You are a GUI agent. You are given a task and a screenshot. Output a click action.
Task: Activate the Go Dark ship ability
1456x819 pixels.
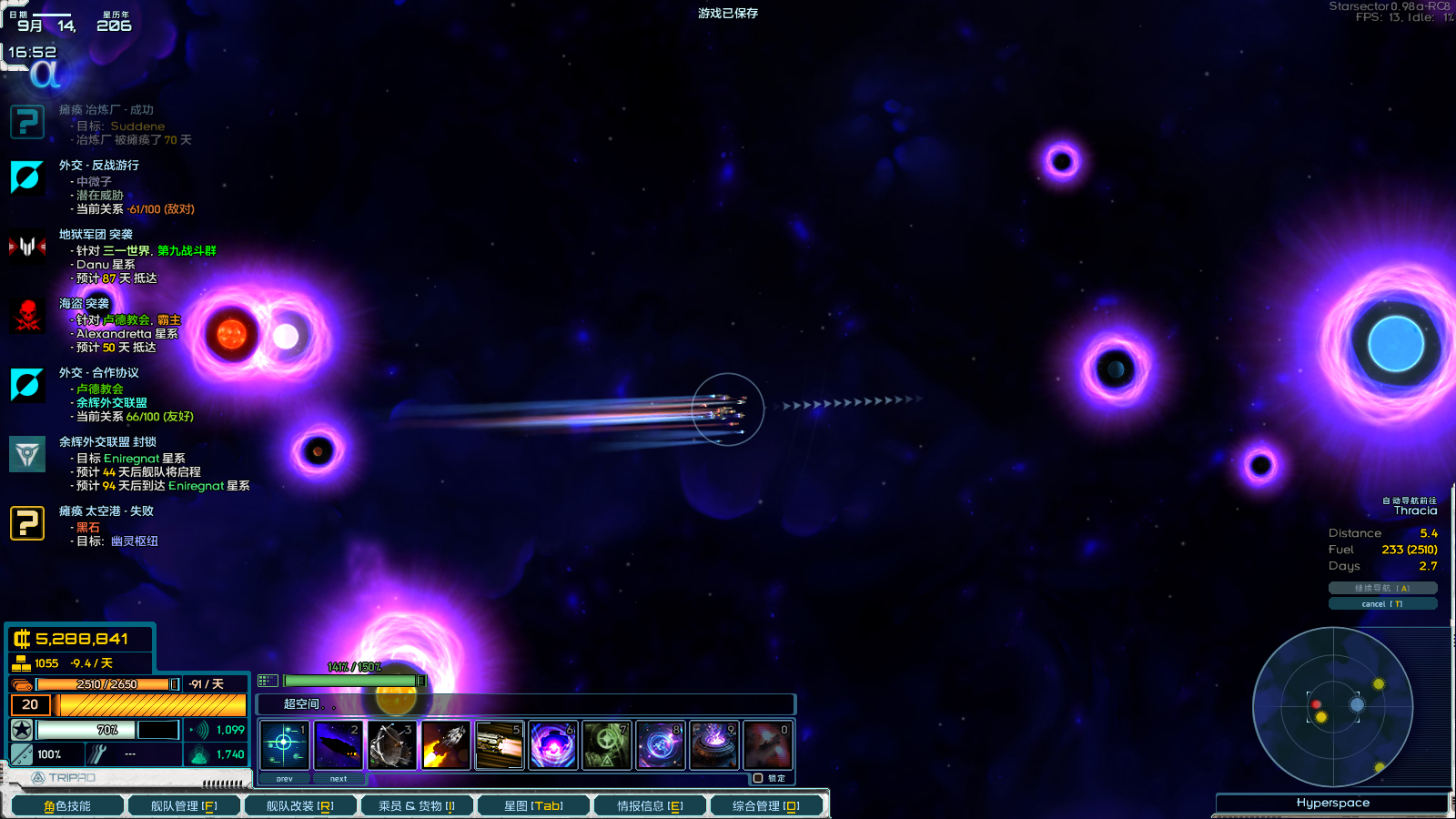pos(339,743)
